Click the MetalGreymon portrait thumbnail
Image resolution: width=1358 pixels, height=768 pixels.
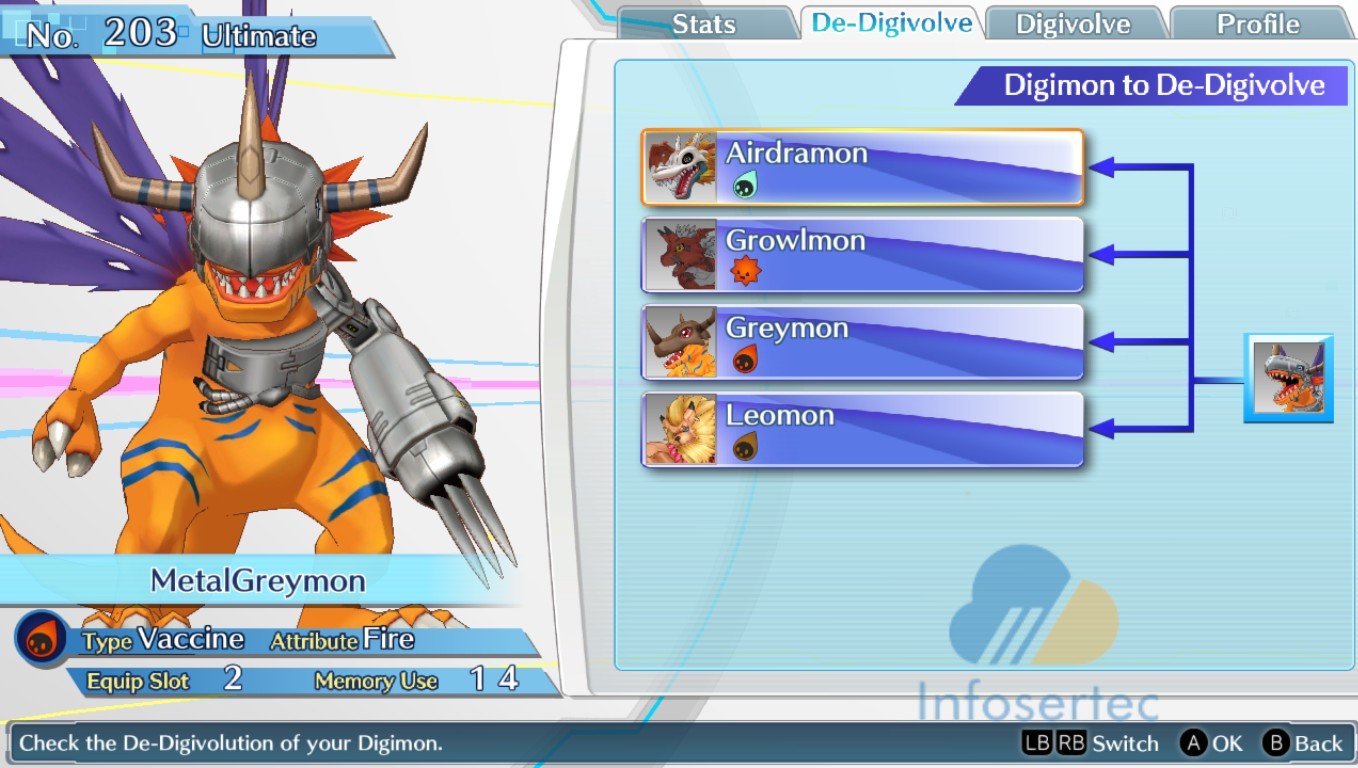click(1288, 378)
